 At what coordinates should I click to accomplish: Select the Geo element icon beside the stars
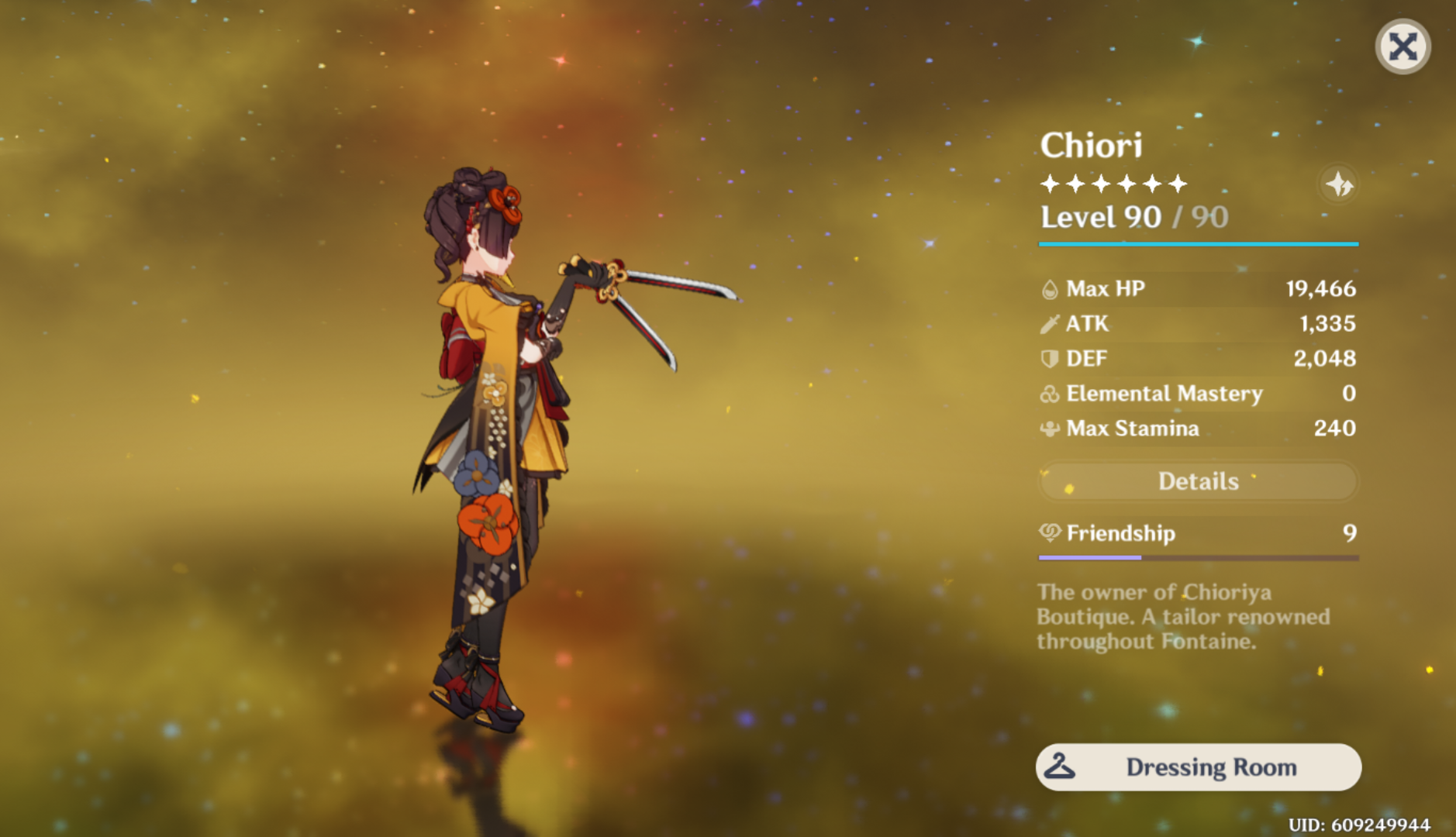point(1339,184)
